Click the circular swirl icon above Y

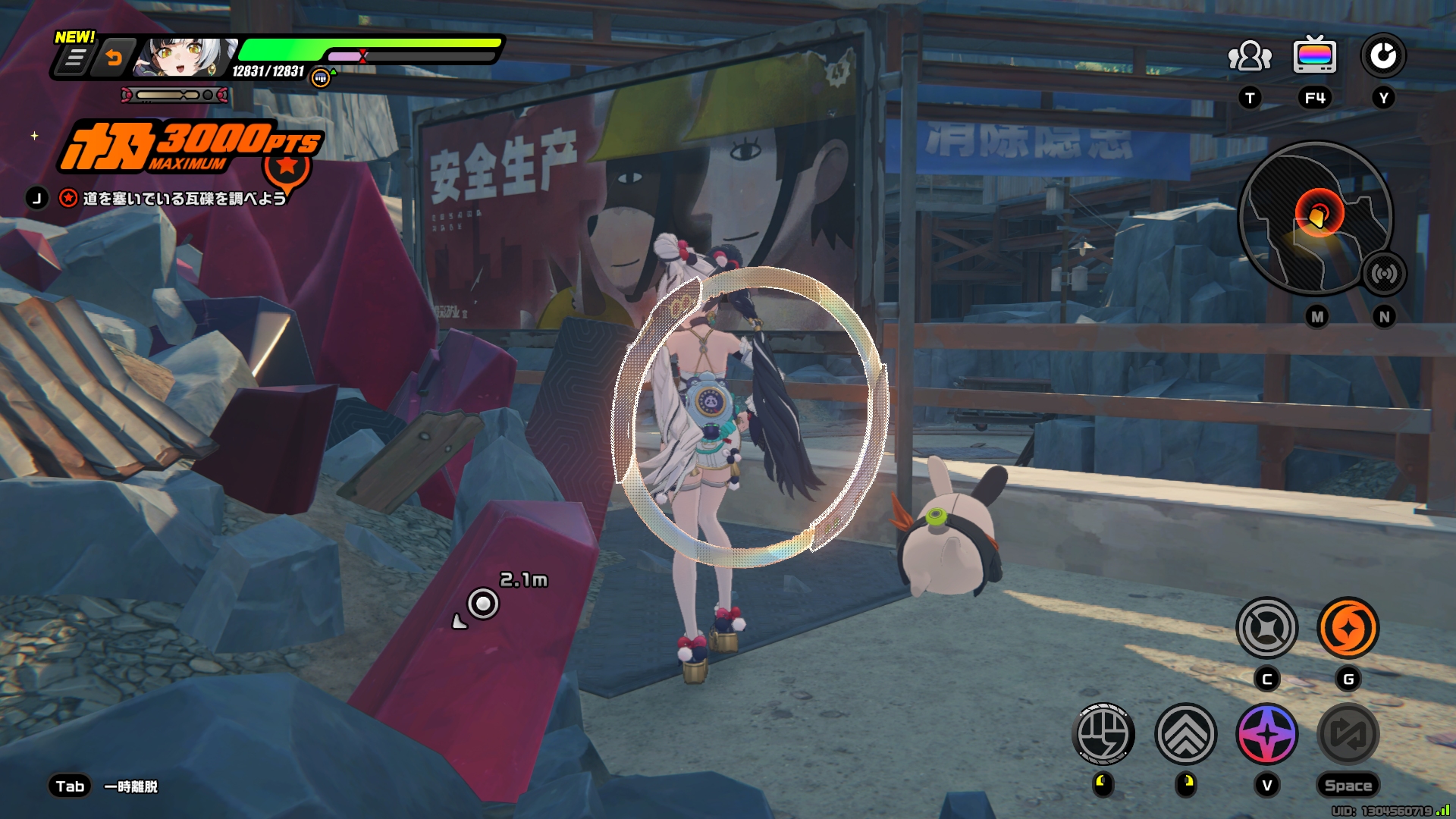point(1382,56)
